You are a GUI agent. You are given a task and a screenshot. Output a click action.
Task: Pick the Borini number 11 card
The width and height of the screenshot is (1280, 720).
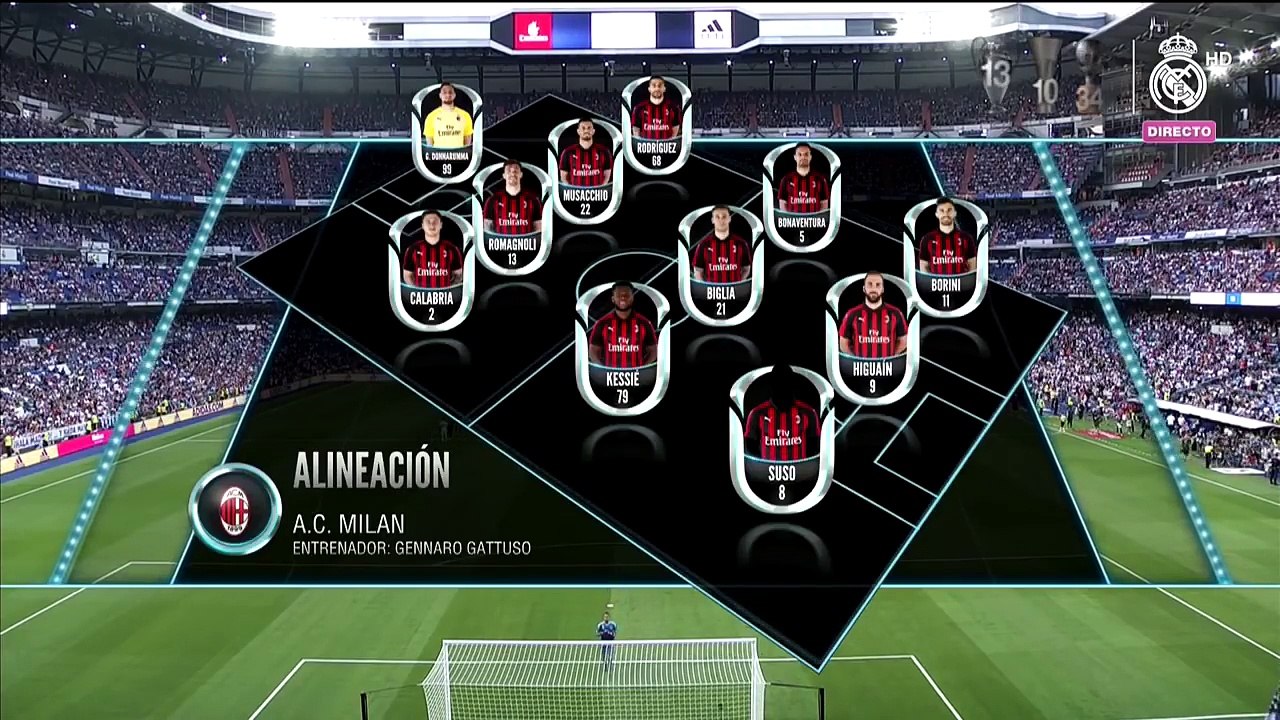[x=946, y=257]
